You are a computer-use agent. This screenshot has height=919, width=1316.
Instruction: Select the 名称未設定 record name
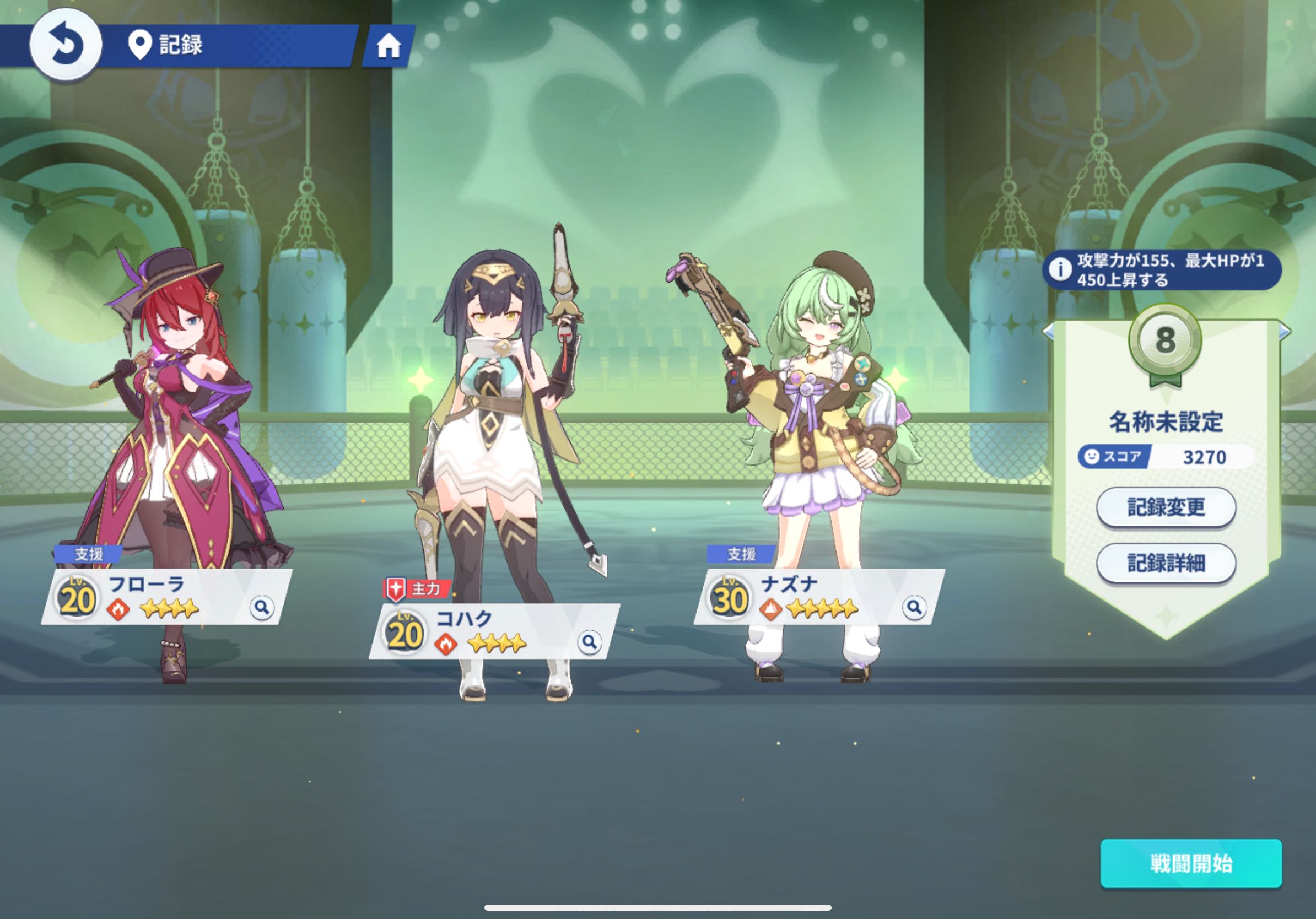(1165, 422)
